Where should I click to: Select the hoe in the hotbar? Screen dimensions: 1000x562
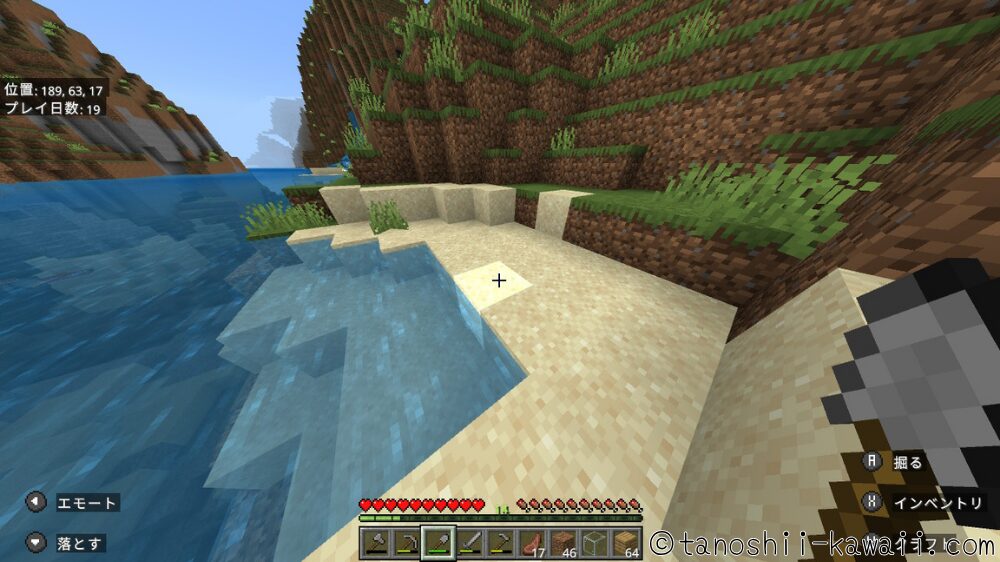[x=501, y=543]
